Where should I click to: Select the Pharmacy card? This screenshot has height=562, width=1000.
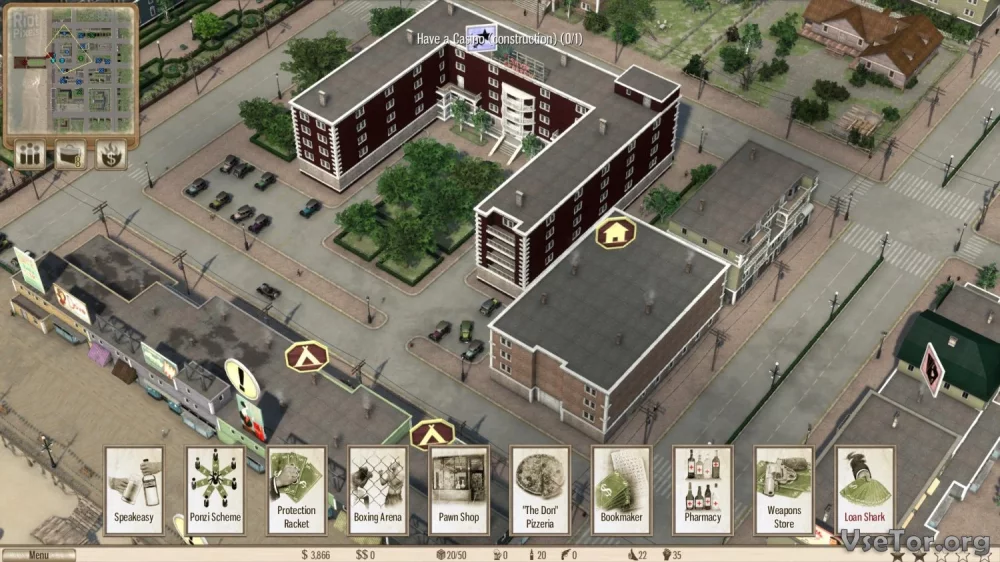coord(702,489)
